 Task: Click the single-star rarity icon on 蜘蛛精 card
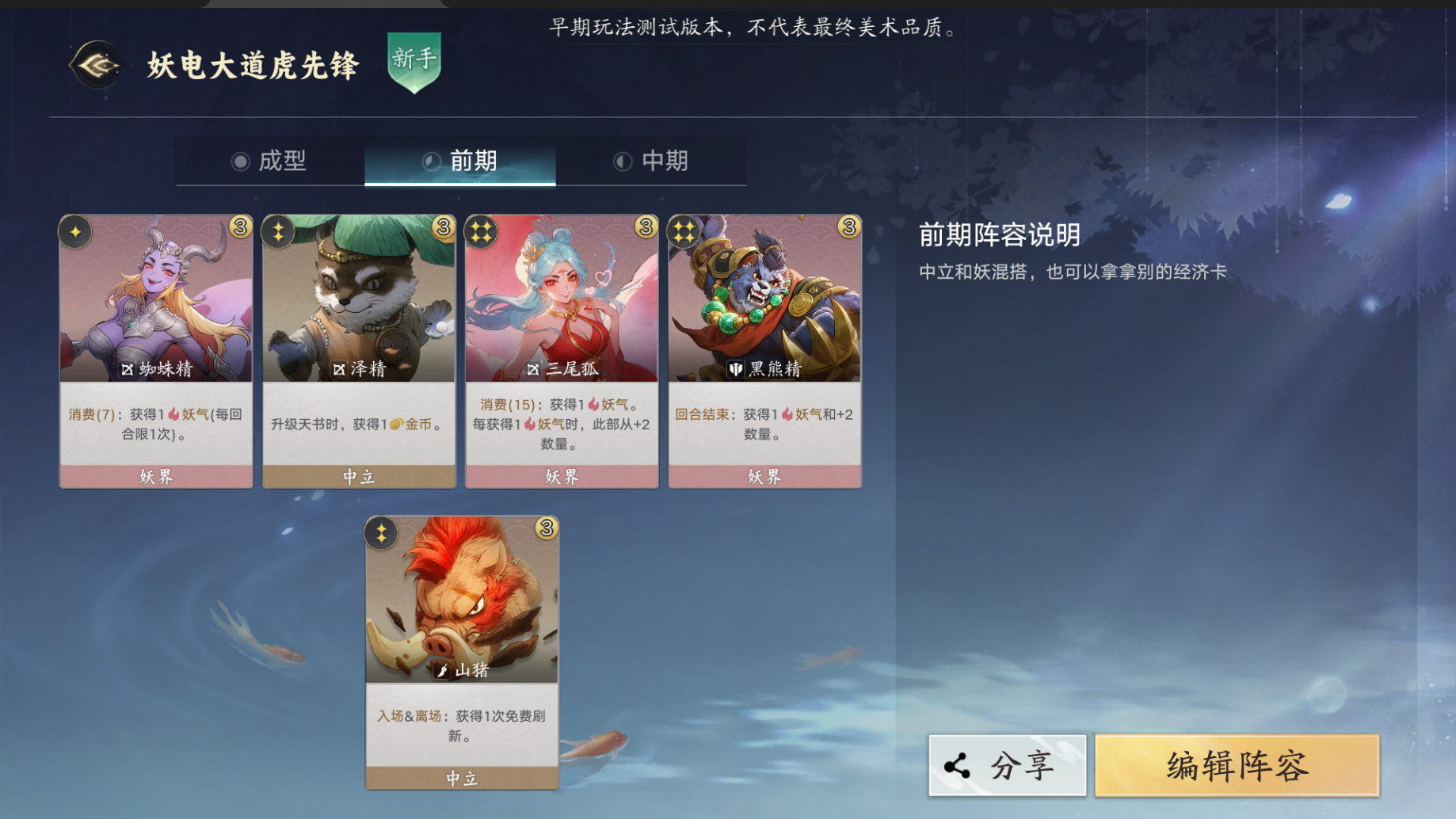pos(74,232)
